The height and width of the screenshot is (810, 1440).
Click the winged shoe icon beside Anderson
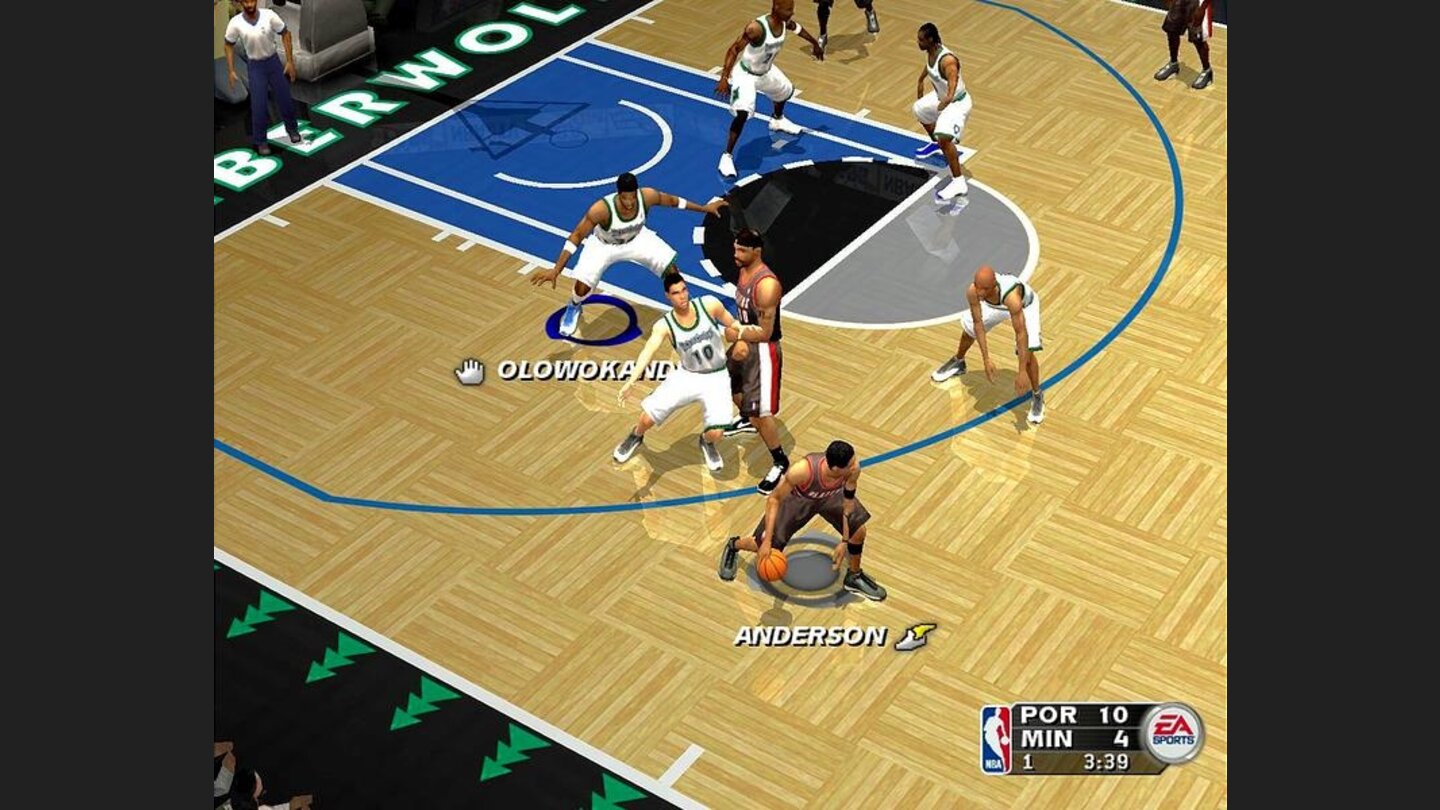(x=915, y=636)
